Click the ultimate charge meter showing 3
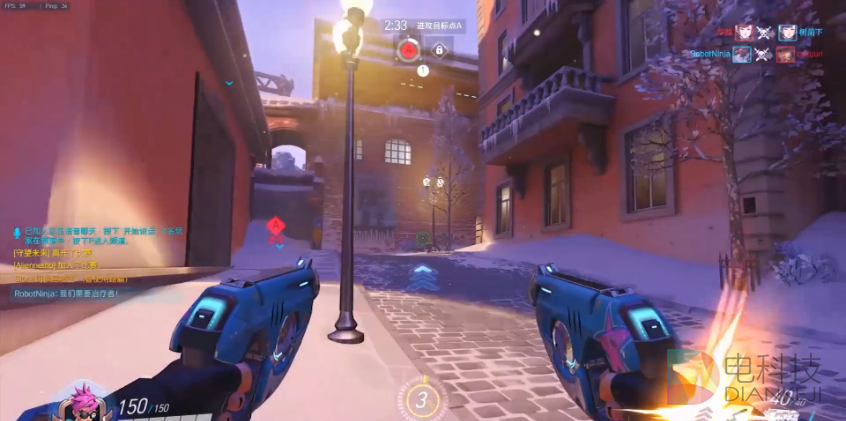 point(422,400)
